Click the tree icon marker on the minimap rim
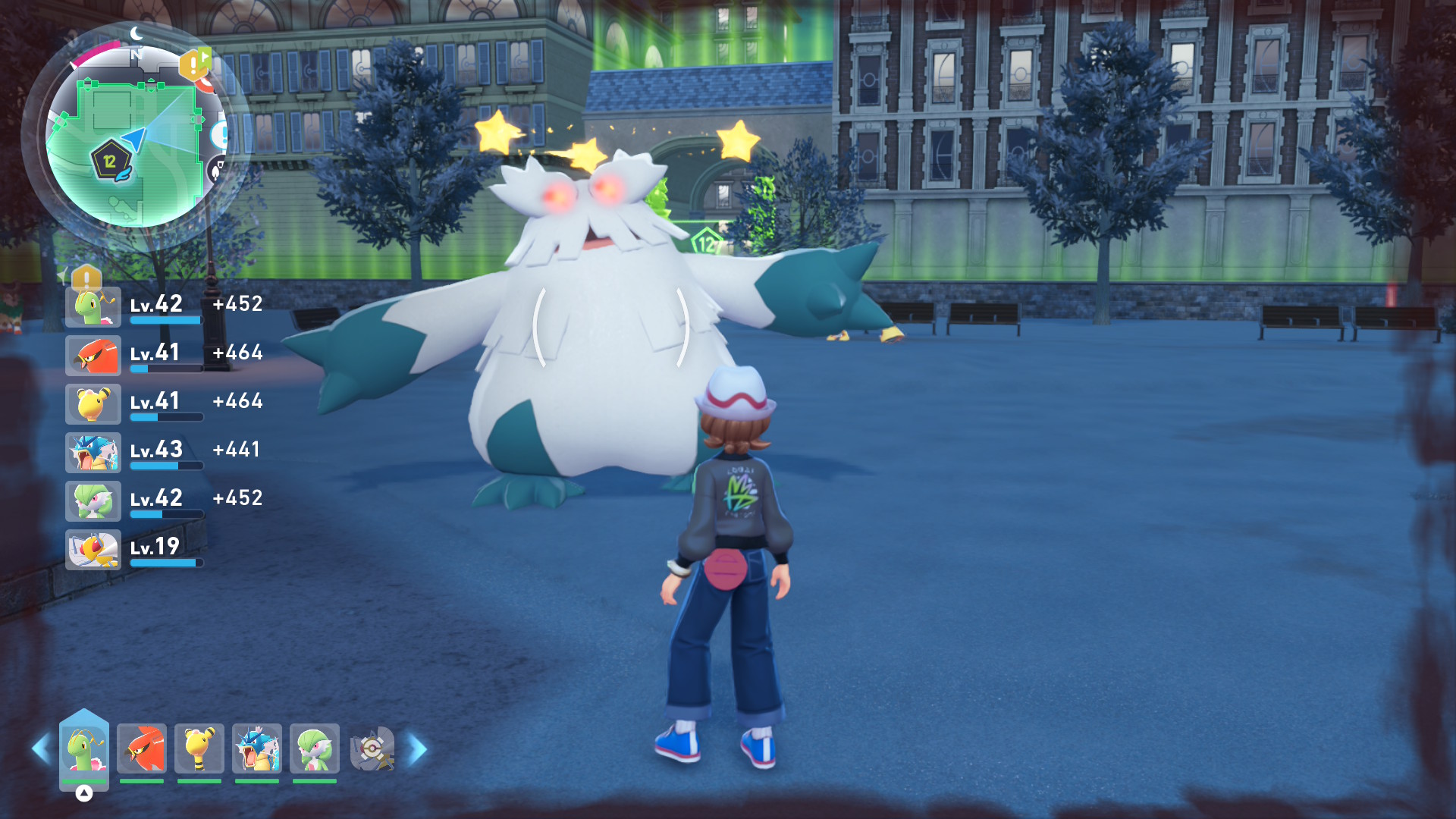Viewport: 1456px width, 819px height. pos(217,170)
